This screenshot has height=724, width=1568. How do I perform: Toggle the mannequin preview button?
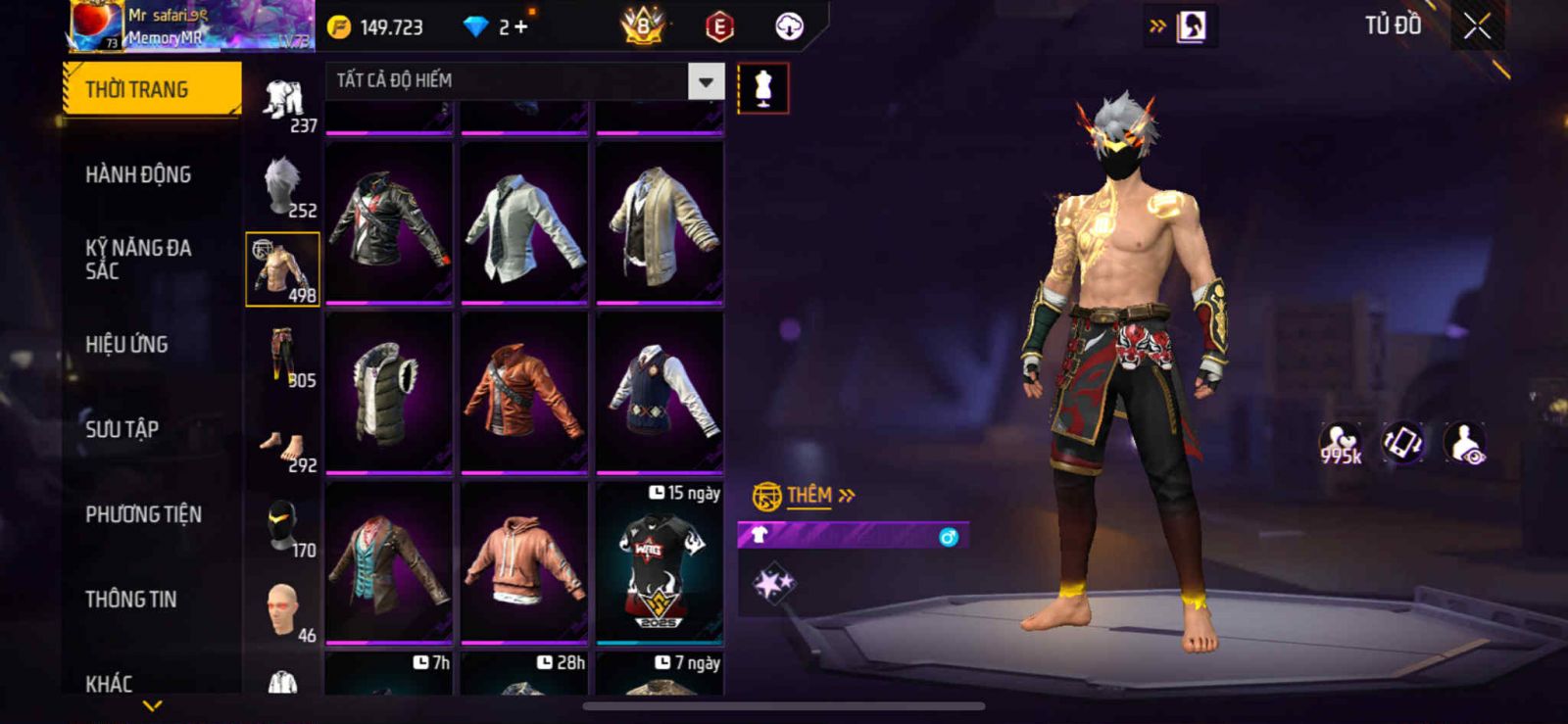point(762,88)
